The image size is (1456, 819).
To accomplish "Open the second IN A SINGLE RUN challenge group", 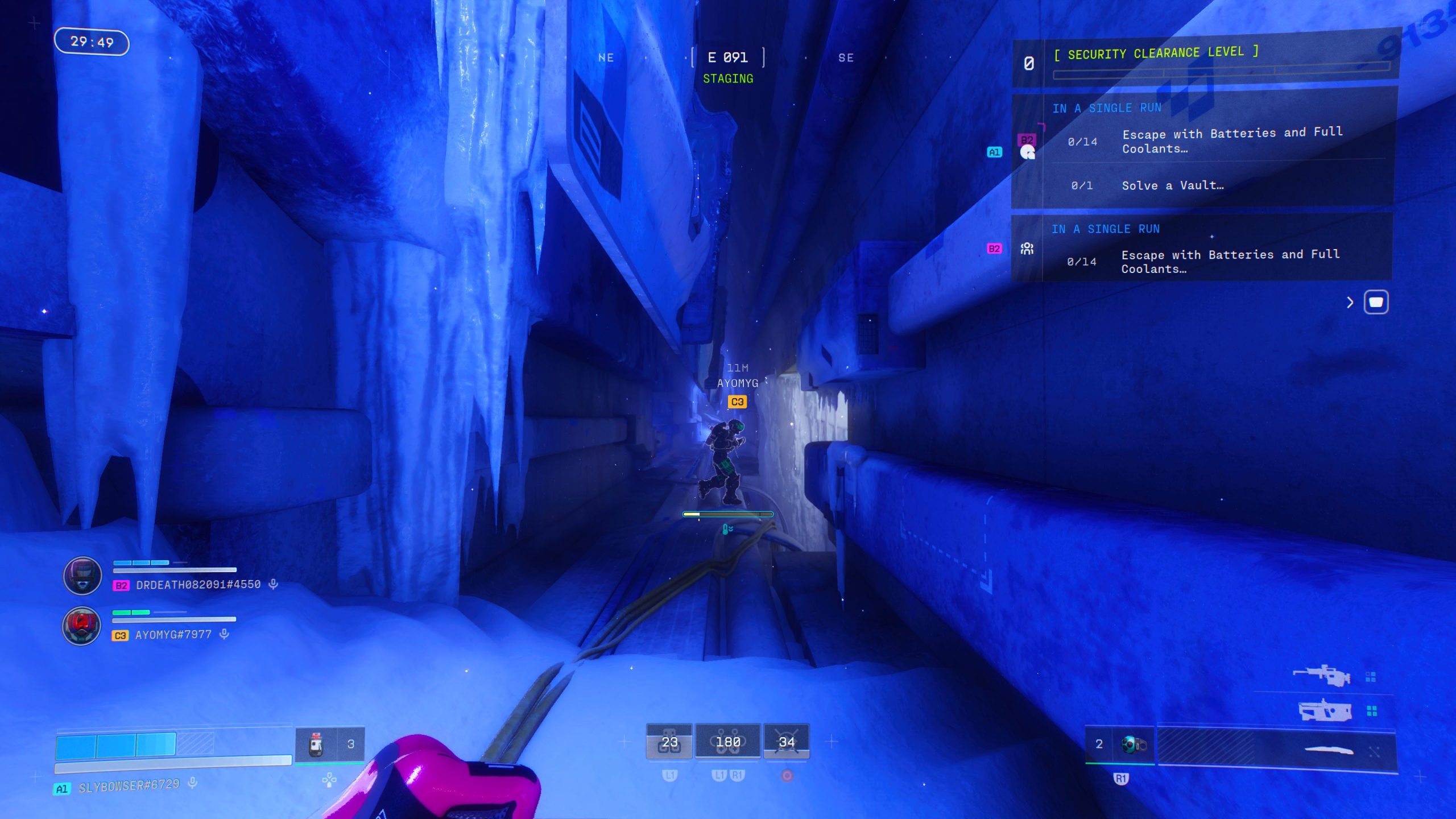I will tap(1107, 229).
